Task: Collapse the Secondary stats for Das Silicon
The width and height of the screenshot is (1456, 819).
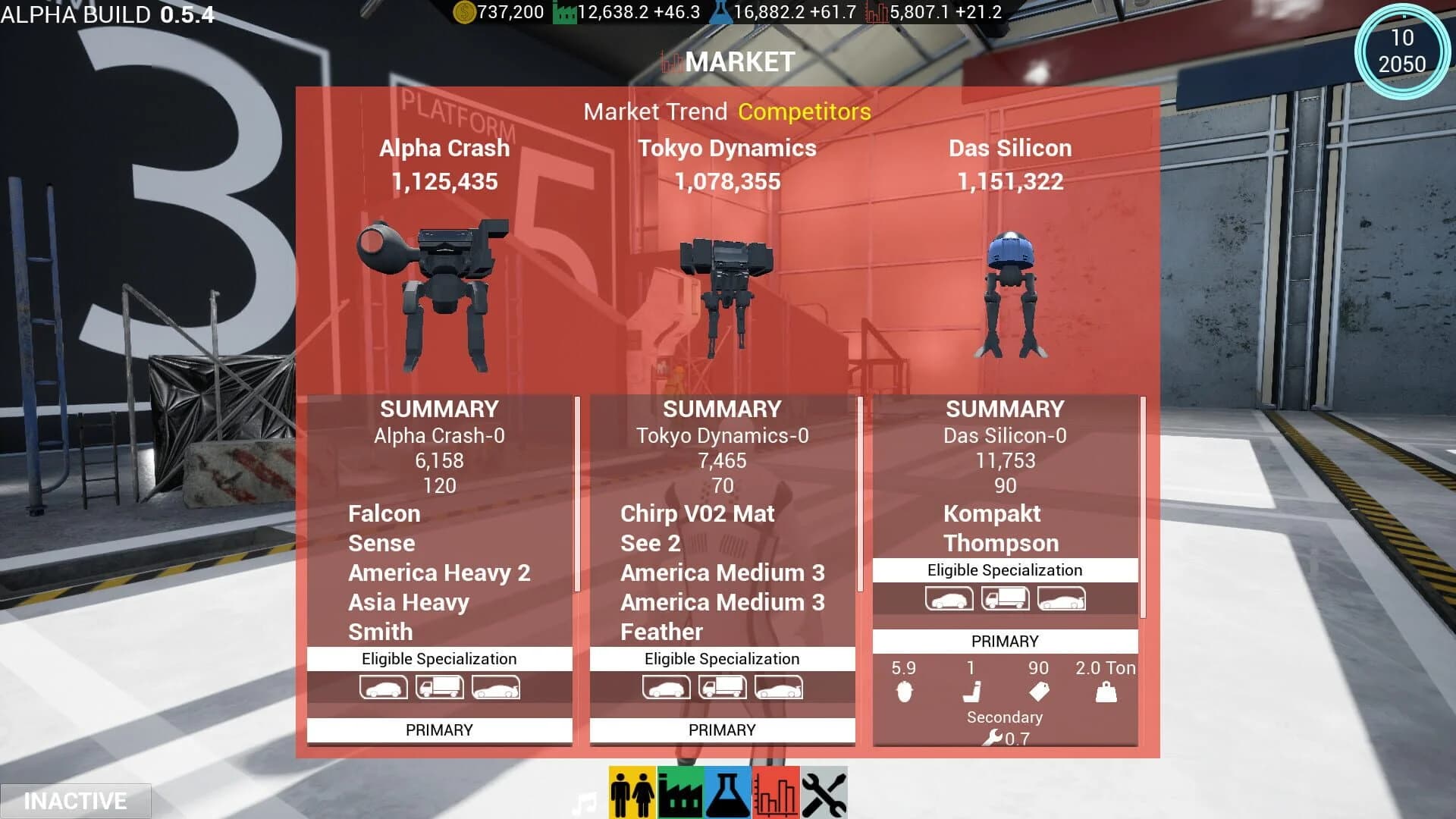Action: 1004,717
